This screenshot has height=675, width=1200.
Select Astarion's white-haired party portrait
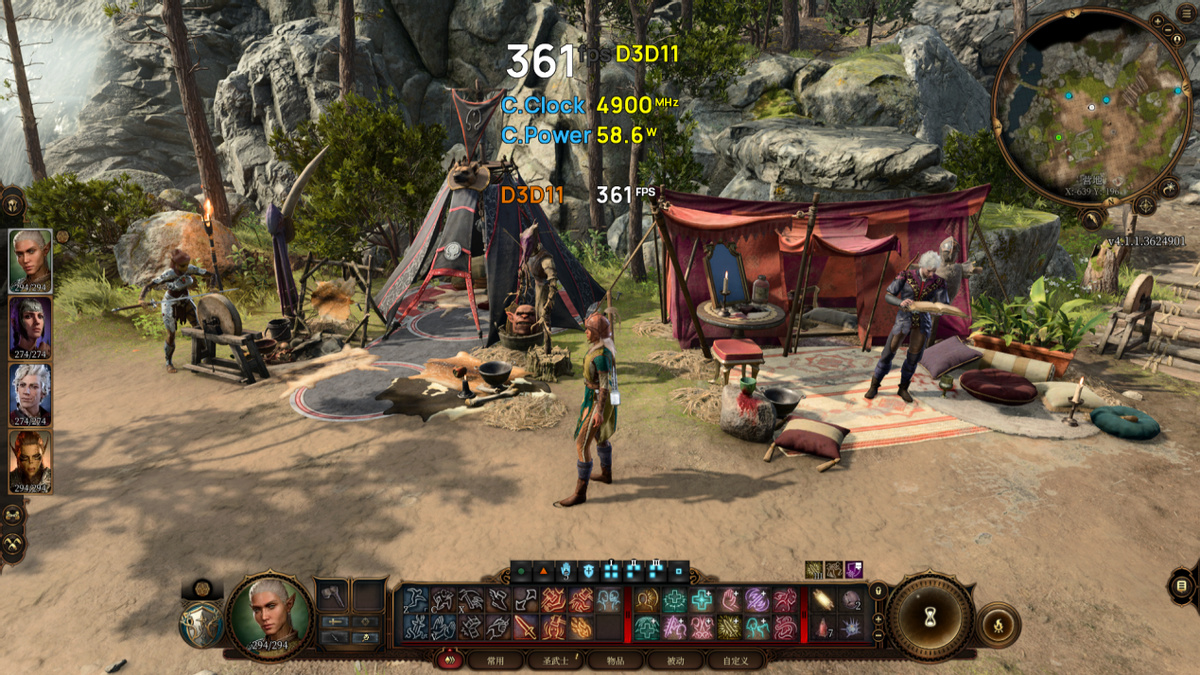point(31,392)
